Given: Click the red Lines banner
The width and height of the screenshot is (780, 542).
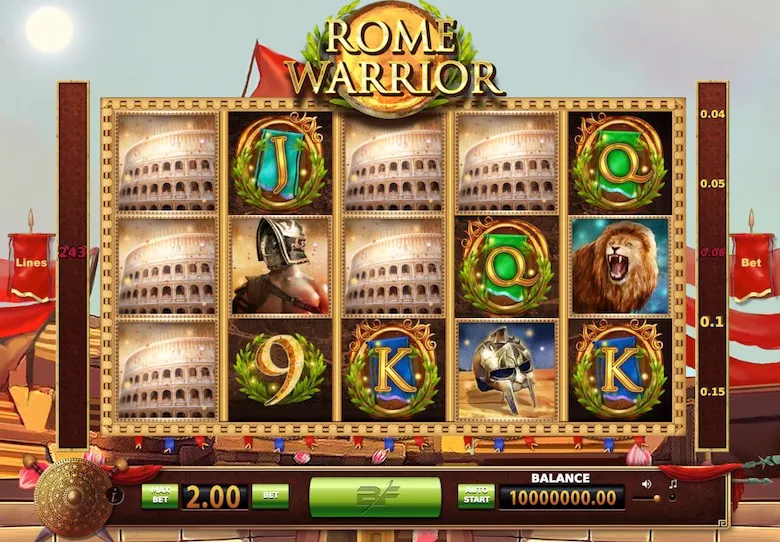Looking at the screenshot, I should coord(31,264).
